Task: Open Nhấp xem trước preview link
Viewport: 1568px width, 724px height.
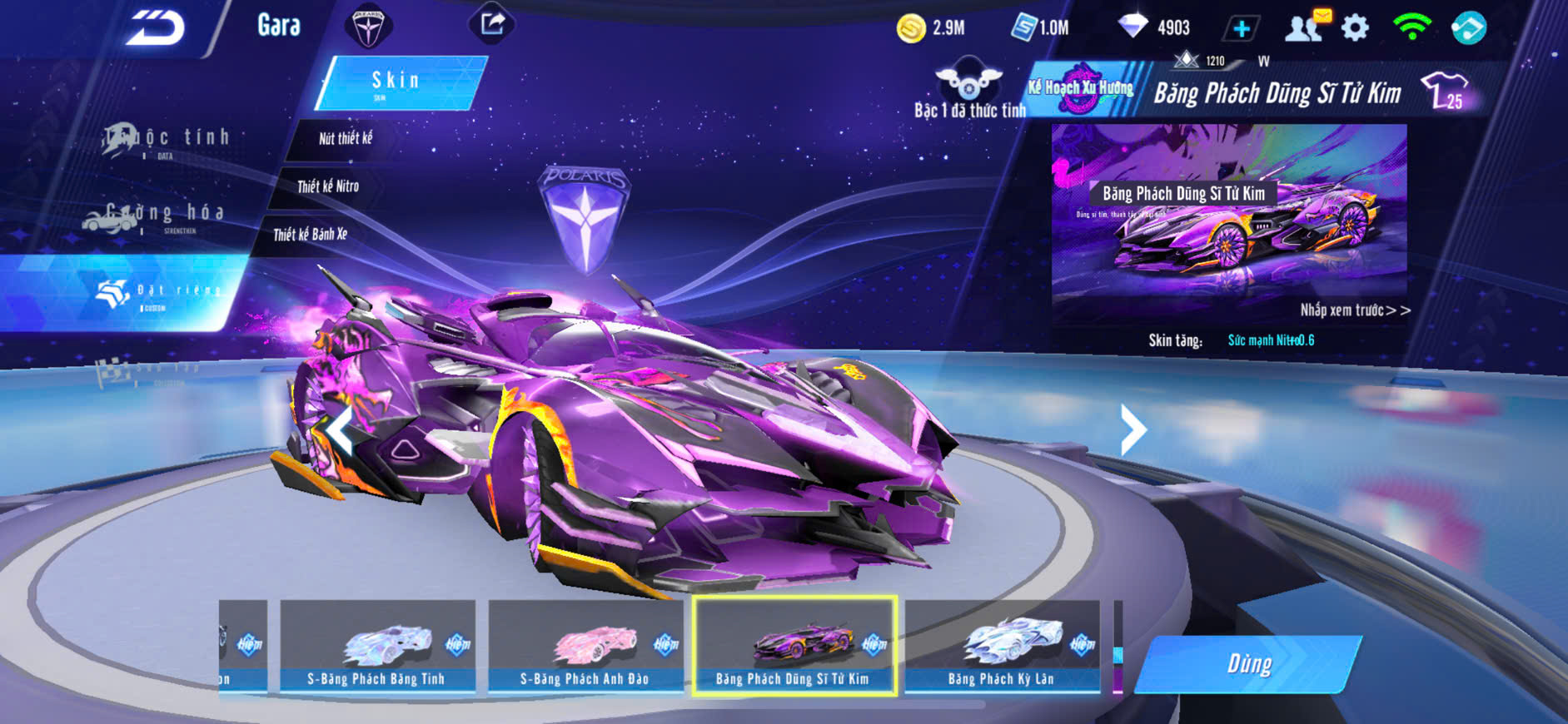Action: 1355,310
